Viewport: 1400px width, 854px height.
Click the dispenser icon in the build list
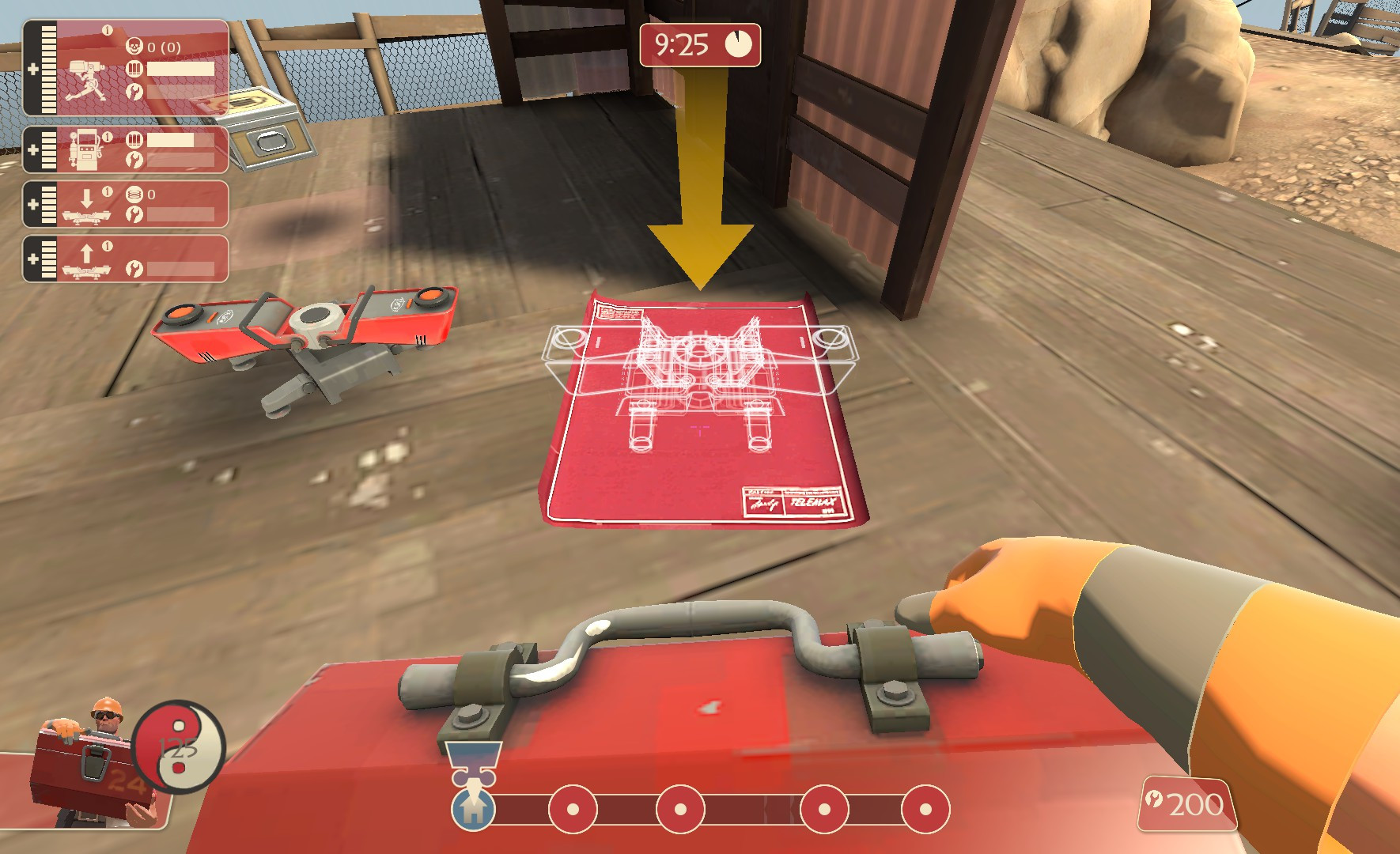(87, 150)
